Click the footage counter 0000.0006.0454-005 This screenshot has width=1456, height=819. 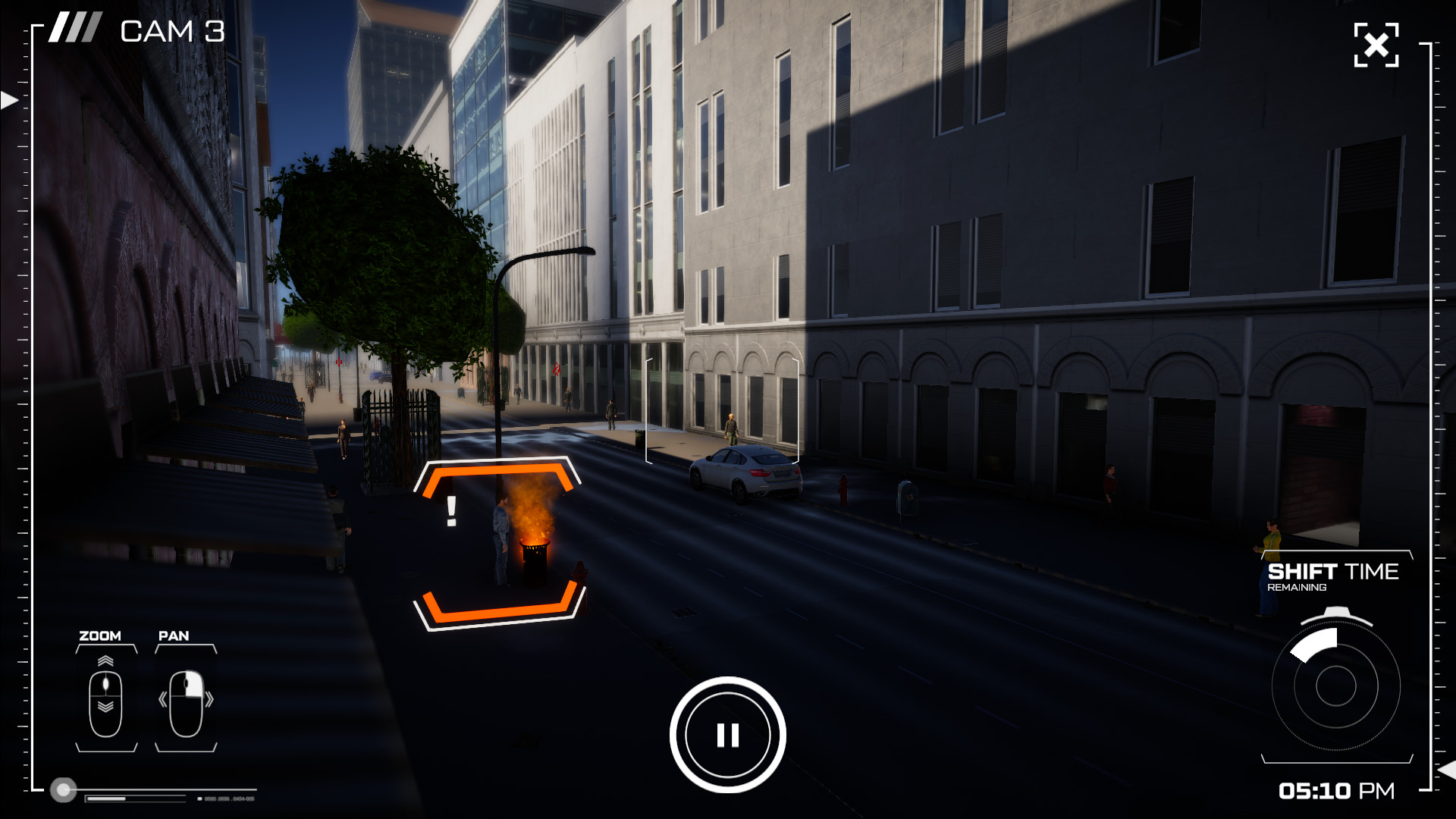pos(230,798)
